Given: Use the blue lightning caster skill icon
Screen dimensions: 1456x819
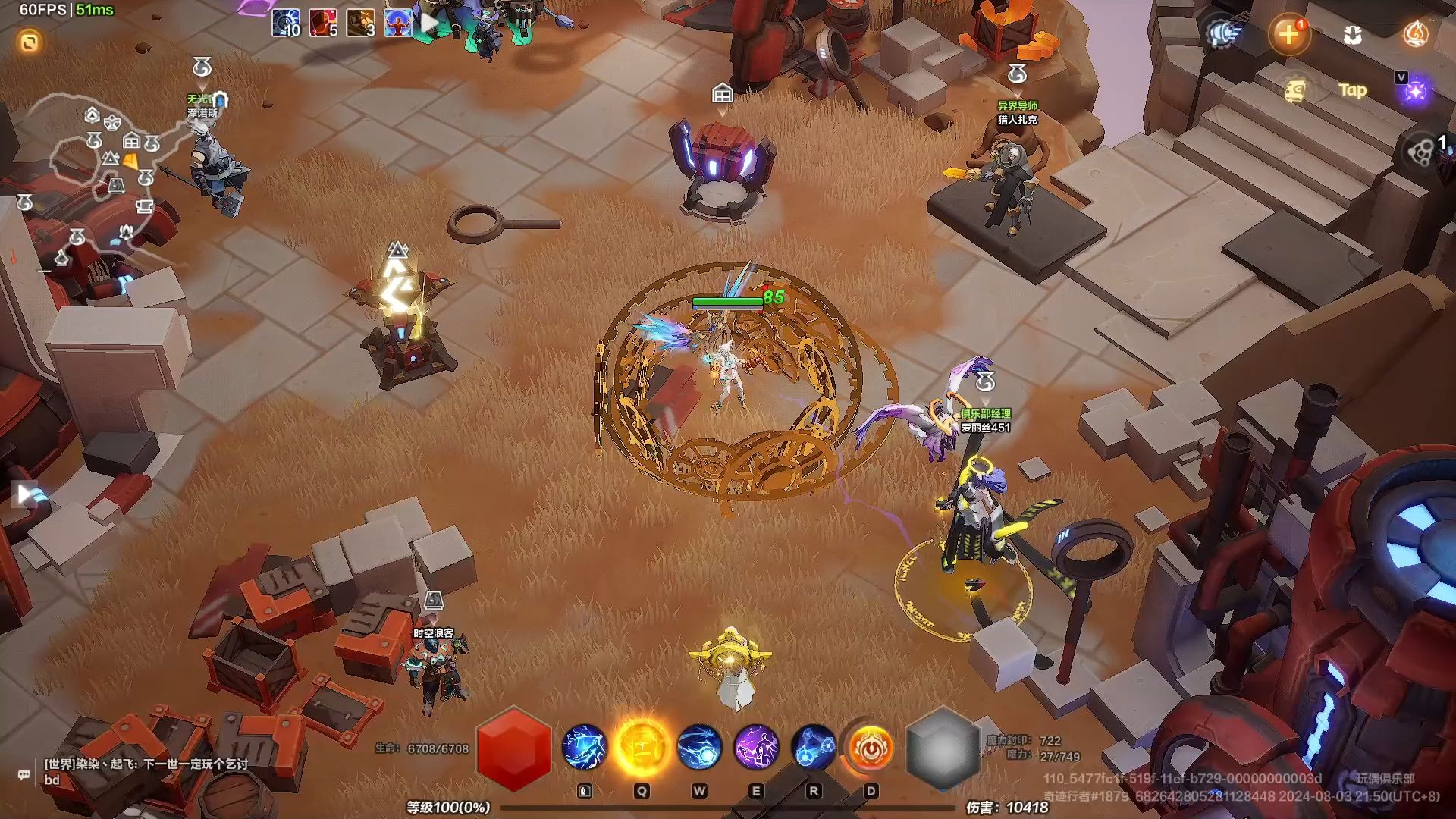Looking at the screenshot, I should pyautogui.click(x=584, y=747).
